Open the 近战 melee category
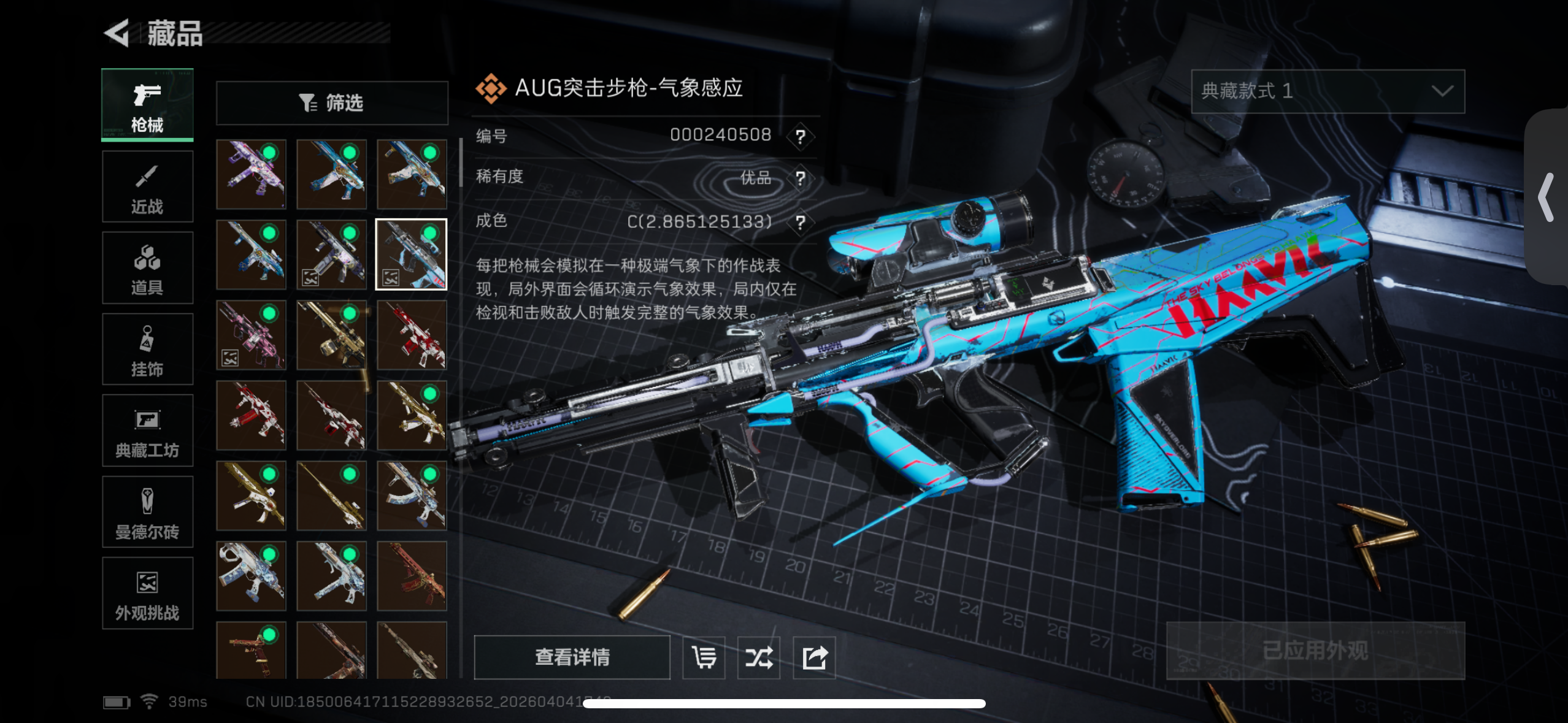Image resolution: width=1568 pixels, height=723 pixels. 147,186
